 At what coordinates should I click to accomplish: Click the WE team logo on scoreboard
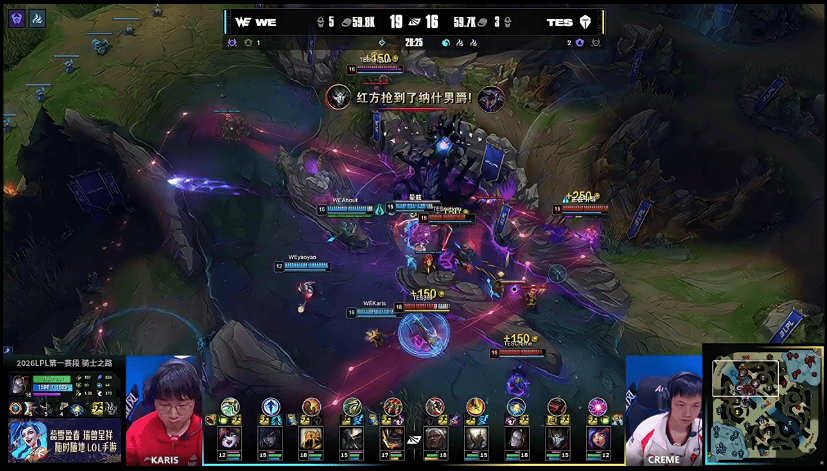242,21
